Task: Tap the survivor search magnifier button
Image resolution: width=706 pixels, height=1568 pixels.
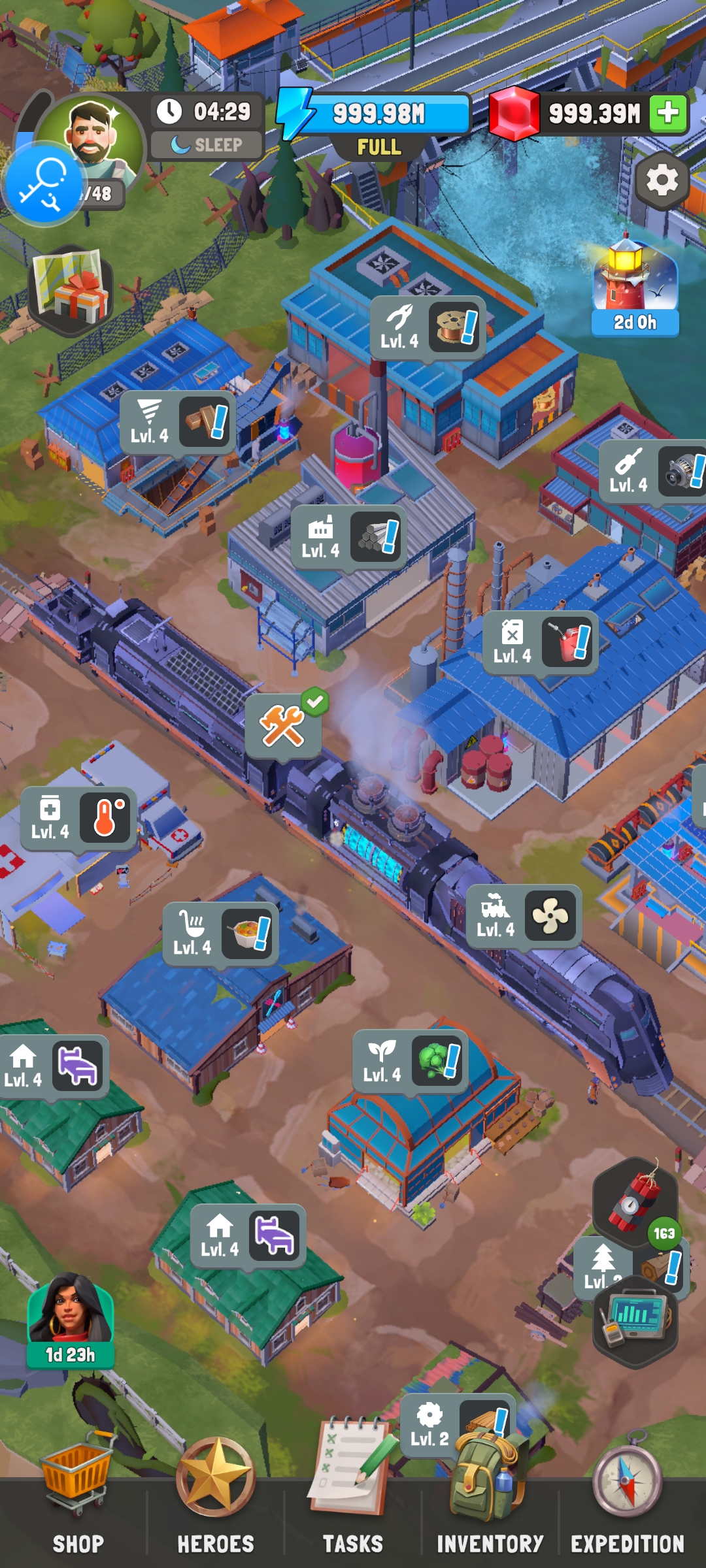Action: point(43,184)
